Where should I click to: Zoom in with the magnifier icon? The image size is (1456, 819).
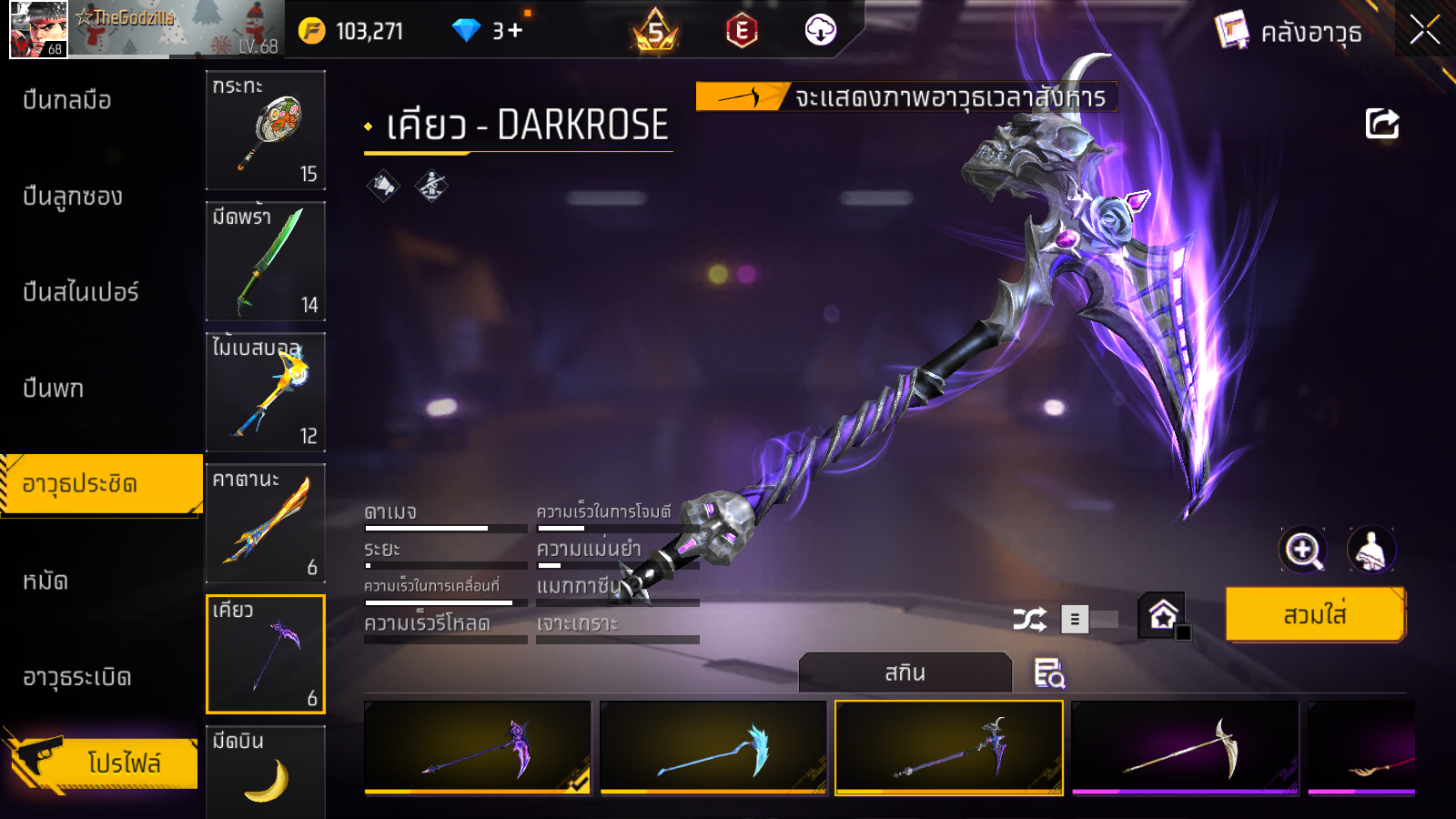click(1302, 550)
